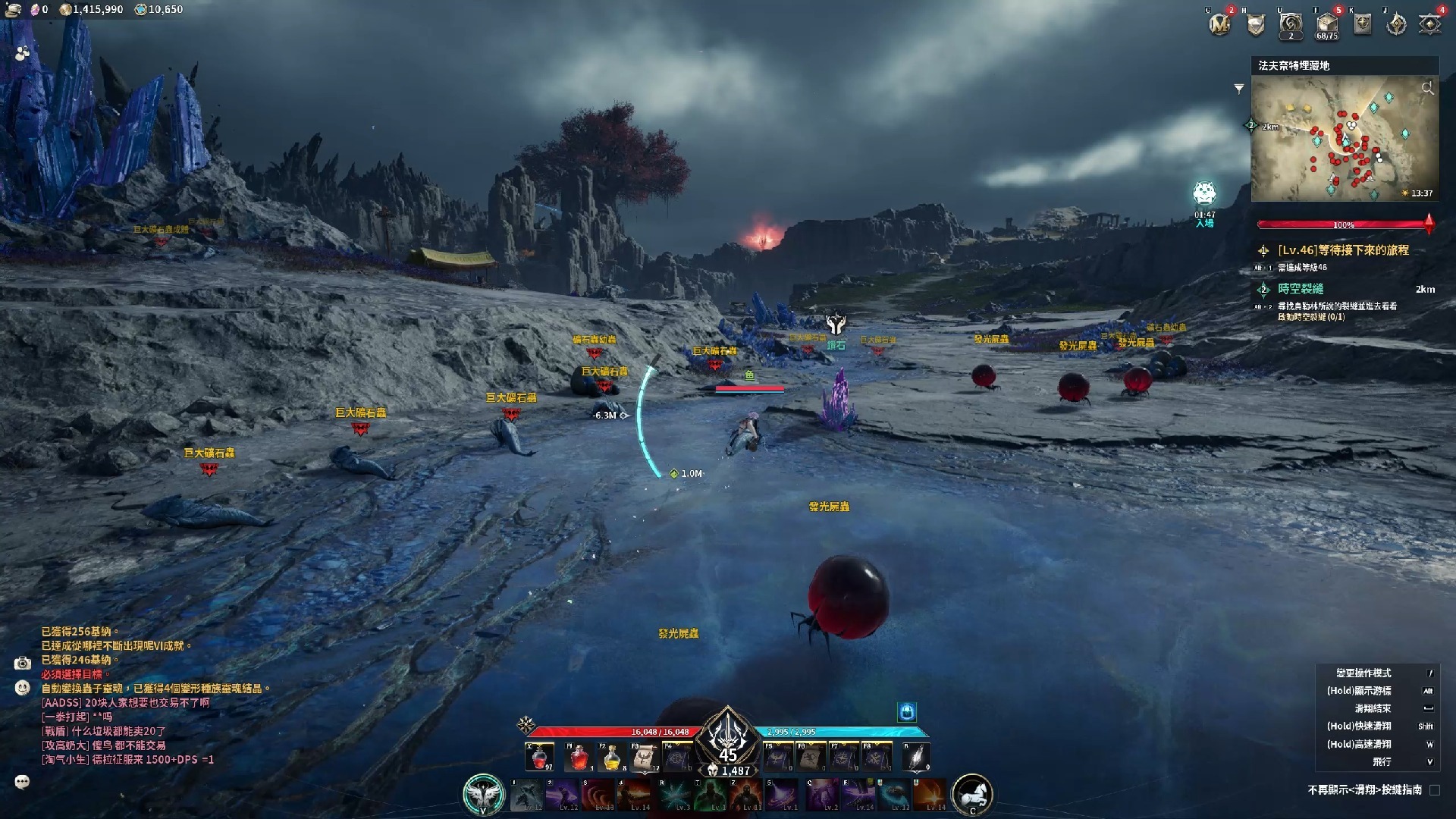Select the Lv.46 main quest tracker entry

point(1342,250)
